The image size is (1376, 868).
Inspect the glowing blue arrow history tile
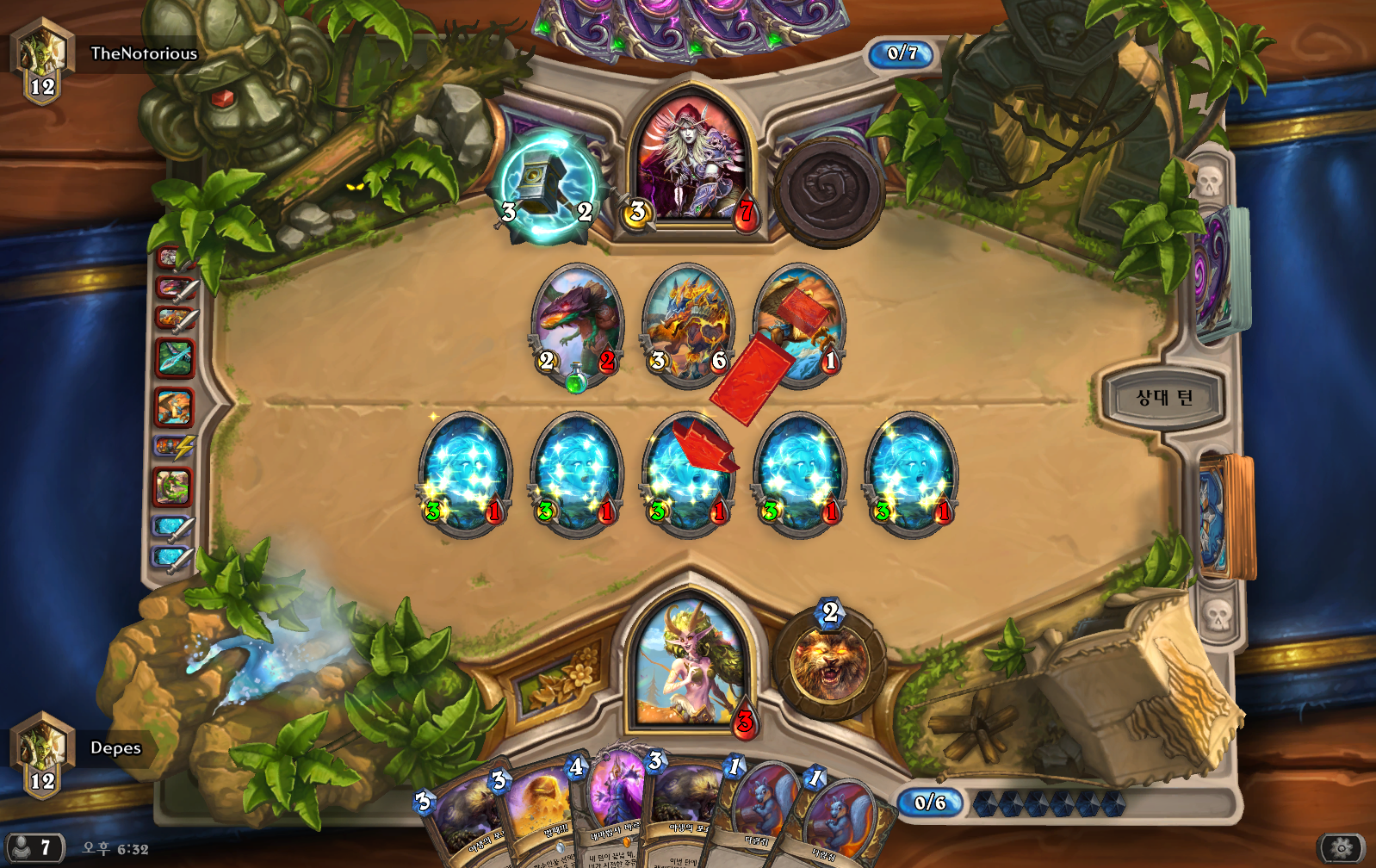174,357
